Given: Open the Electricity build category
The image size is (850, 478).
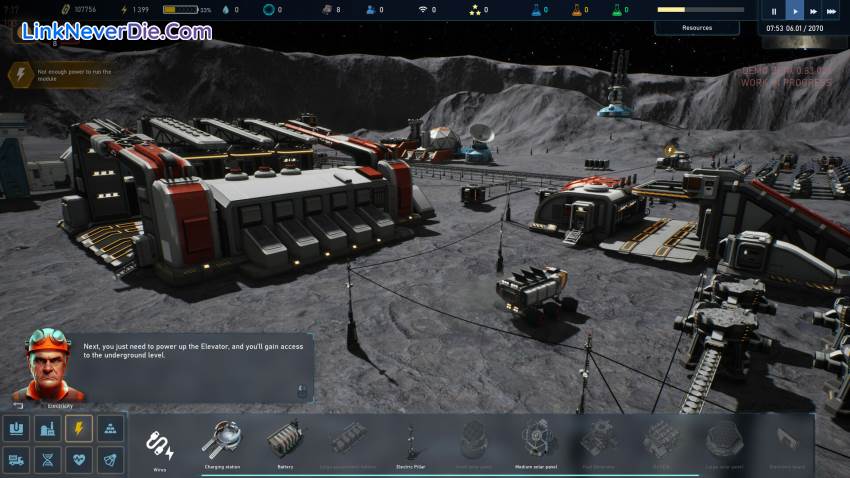Looking at the screenshot, I should pyautogui.click(x=78, y=429).
